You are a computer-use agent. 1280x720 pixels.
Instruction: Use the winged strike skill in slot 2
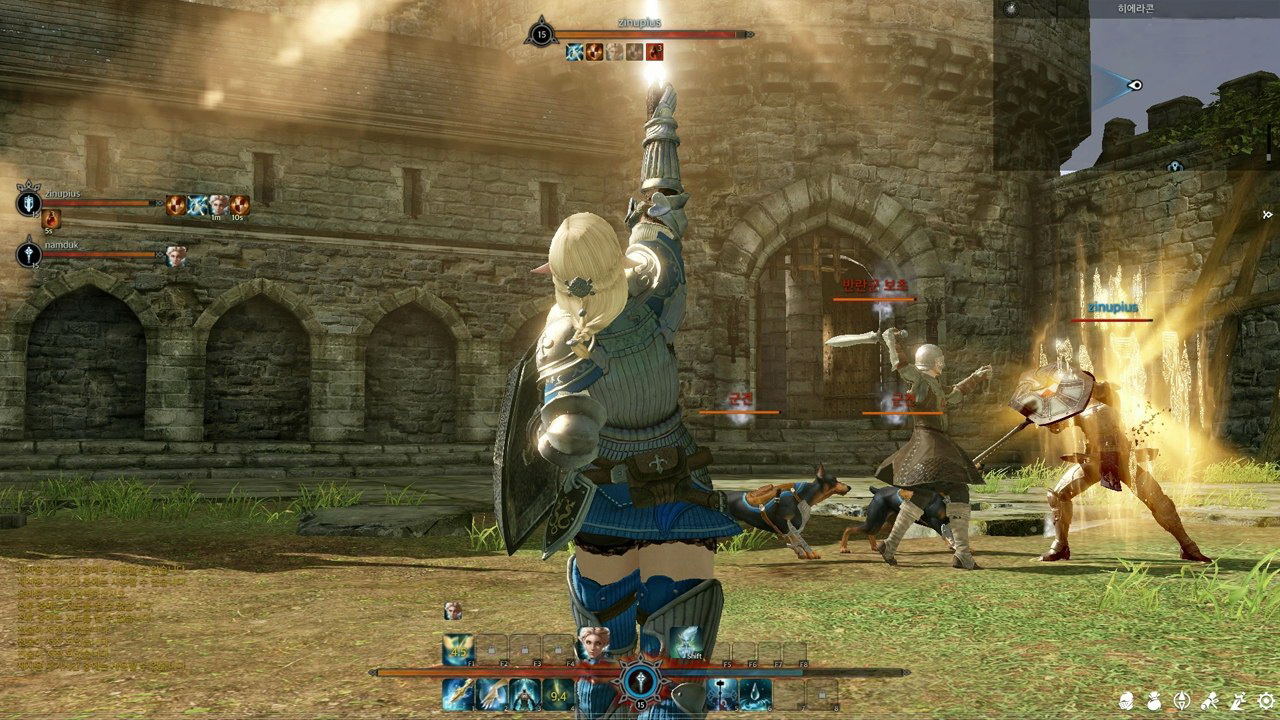[x=491, y=694]
